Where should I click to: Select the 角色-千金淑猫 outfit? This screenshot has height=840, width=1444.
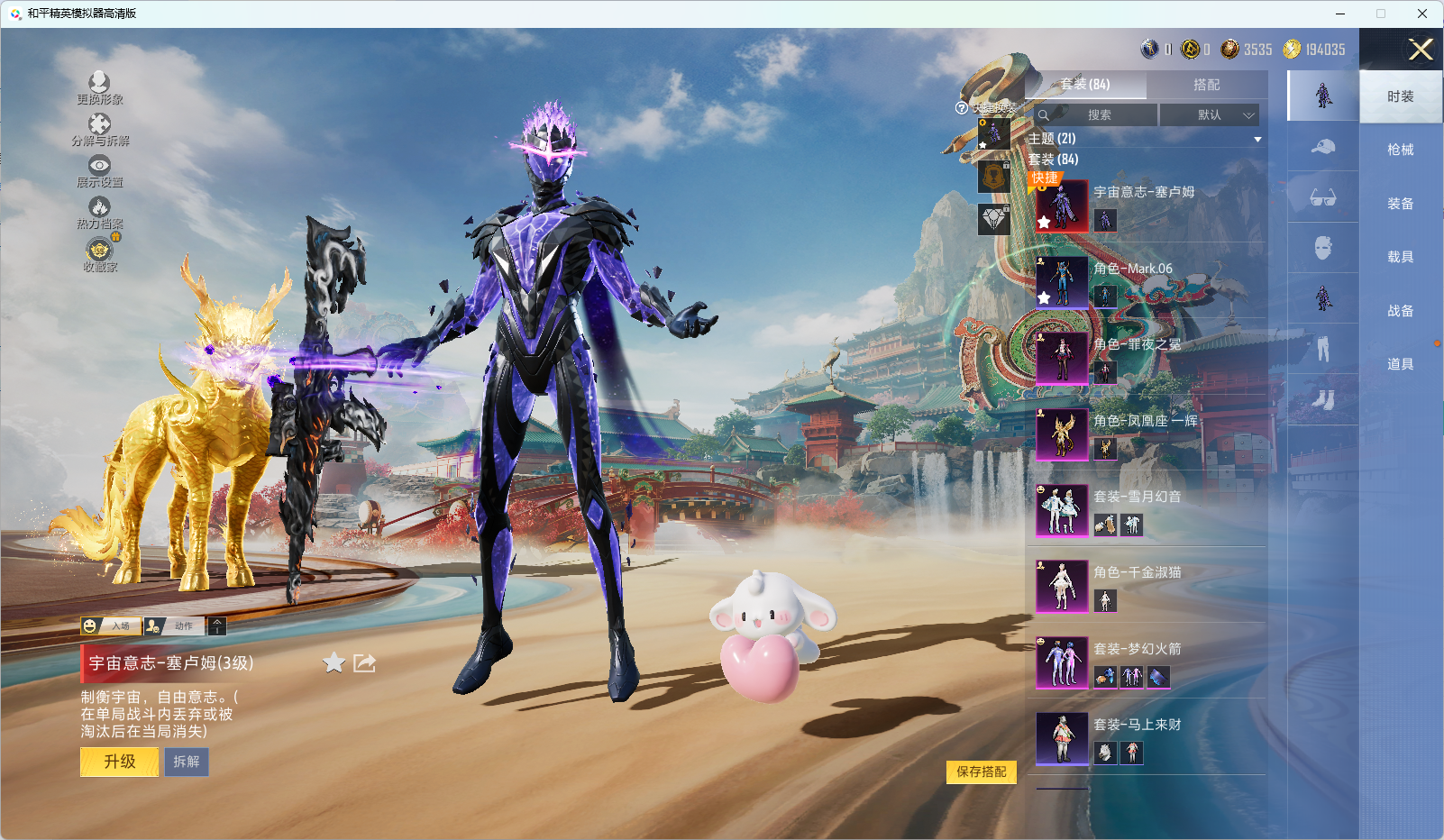(1062, 586)
